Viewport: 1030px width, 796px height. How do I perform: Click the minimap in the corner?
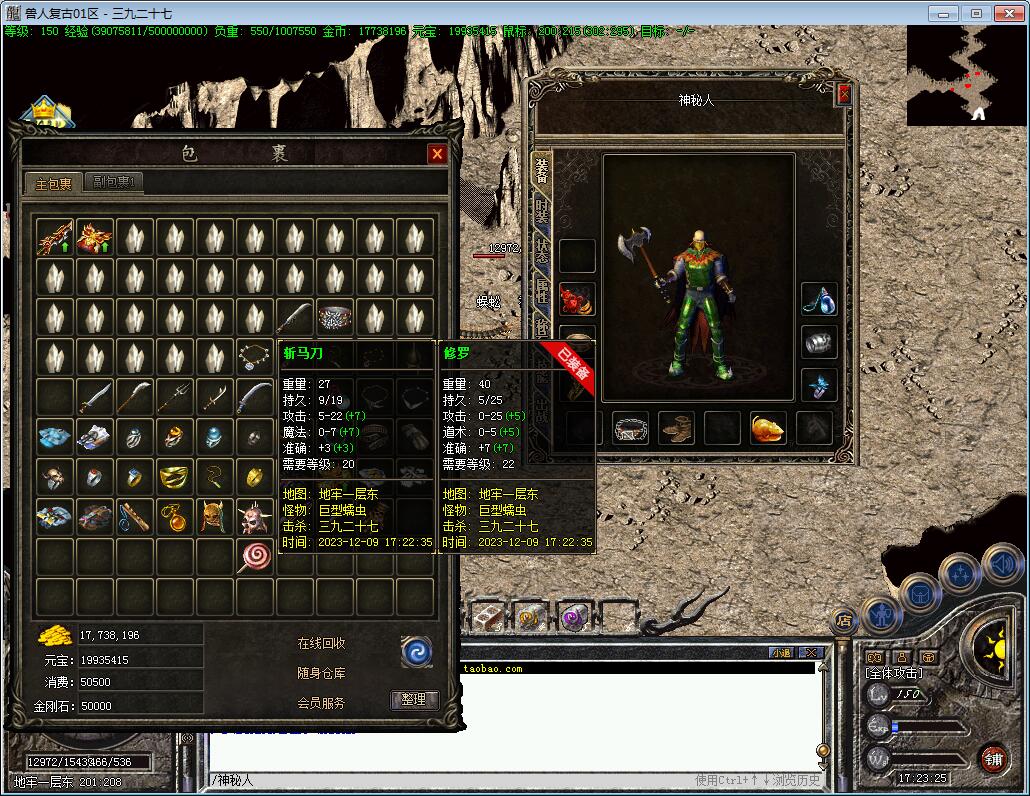[x=966, y=76]
